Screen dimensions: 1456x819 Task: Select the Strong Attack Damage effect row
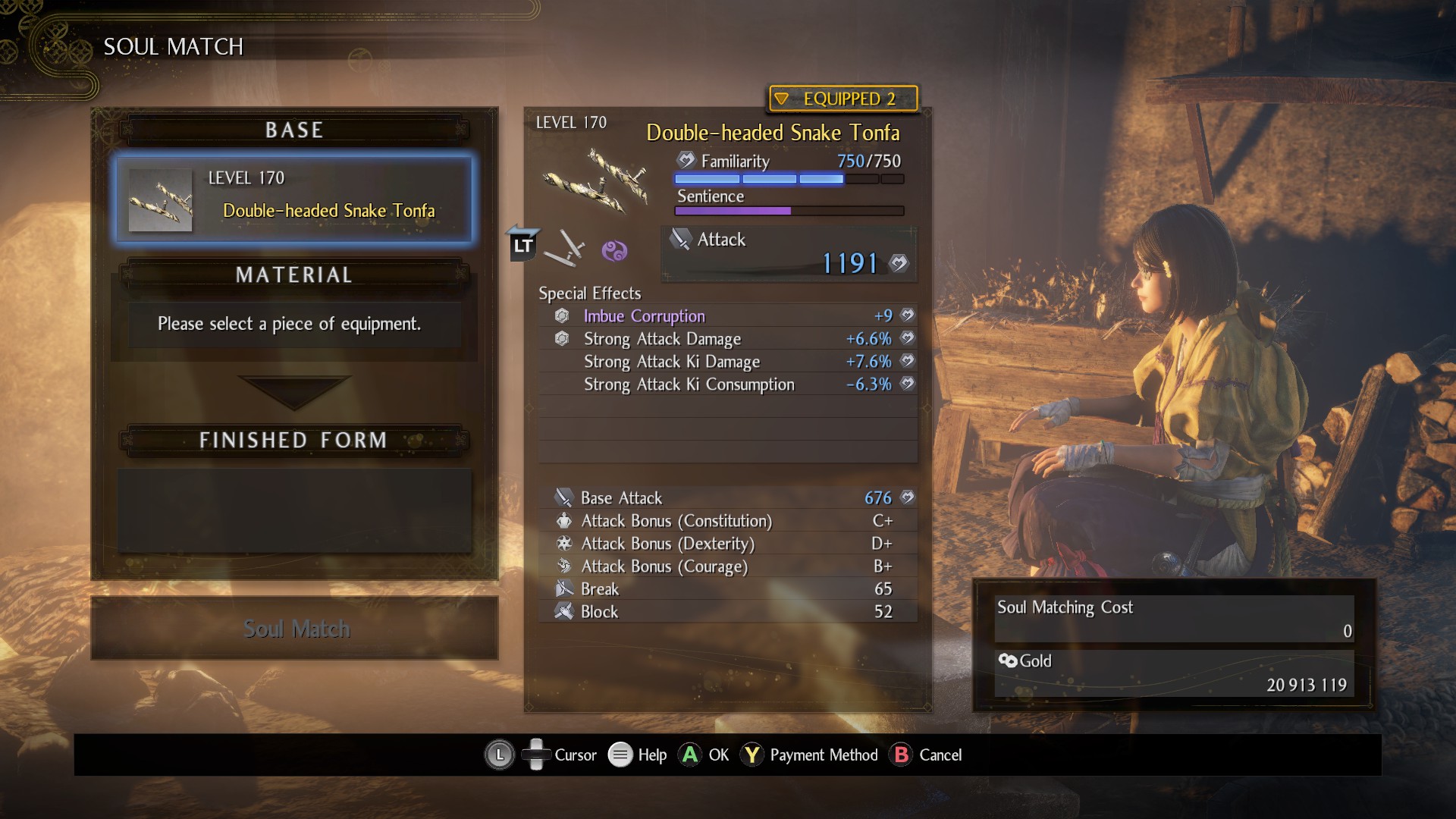pyautogui.click(x=726, y=339)
